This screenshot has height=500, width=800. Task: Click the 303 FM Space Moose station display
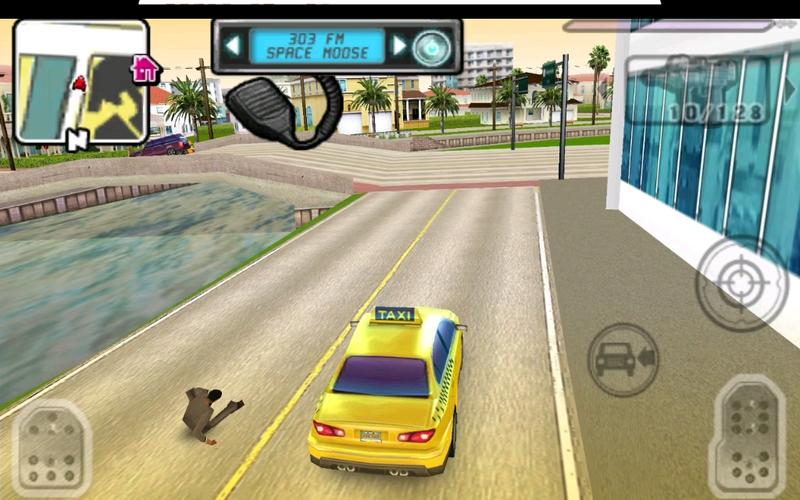point(316,45)
